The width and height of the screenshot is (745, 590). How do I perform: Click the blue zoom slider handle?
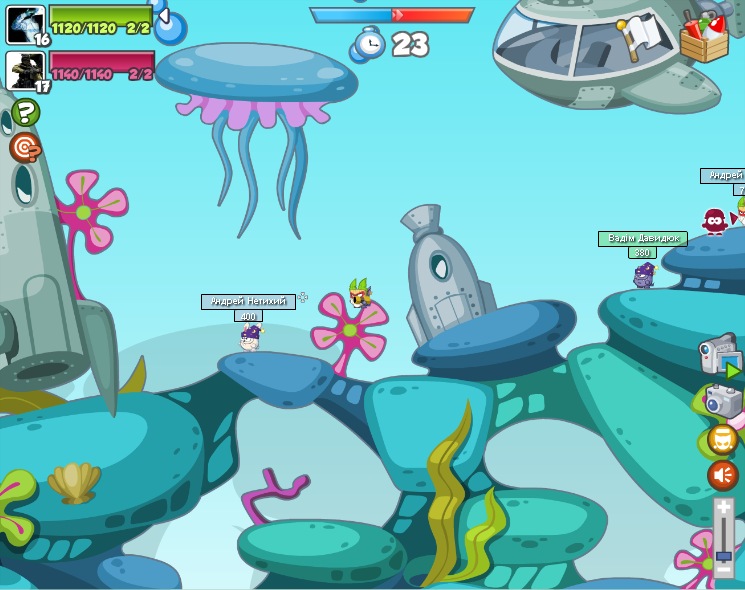click(x=724, y=555)
